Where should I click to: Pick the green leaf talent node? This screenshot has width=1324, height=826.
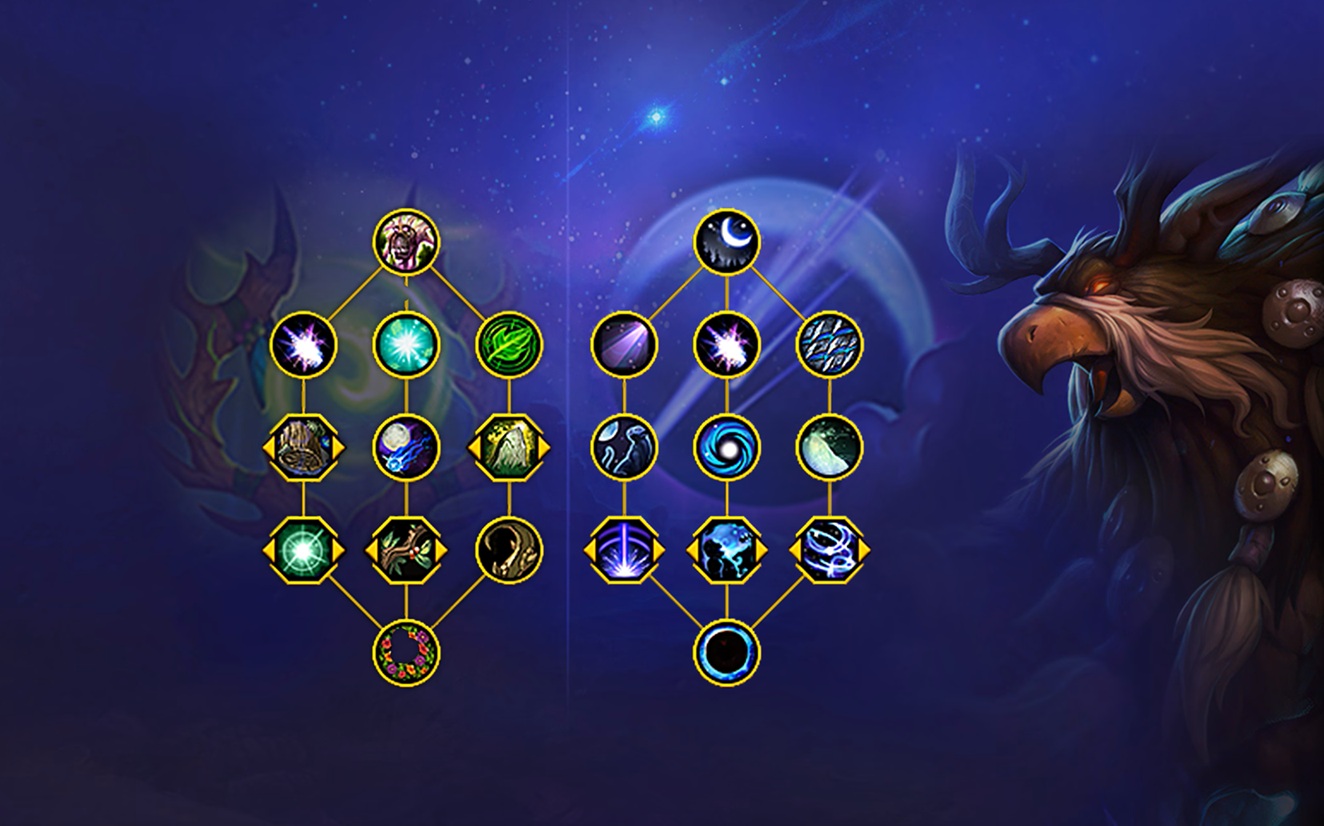[509, 345]
